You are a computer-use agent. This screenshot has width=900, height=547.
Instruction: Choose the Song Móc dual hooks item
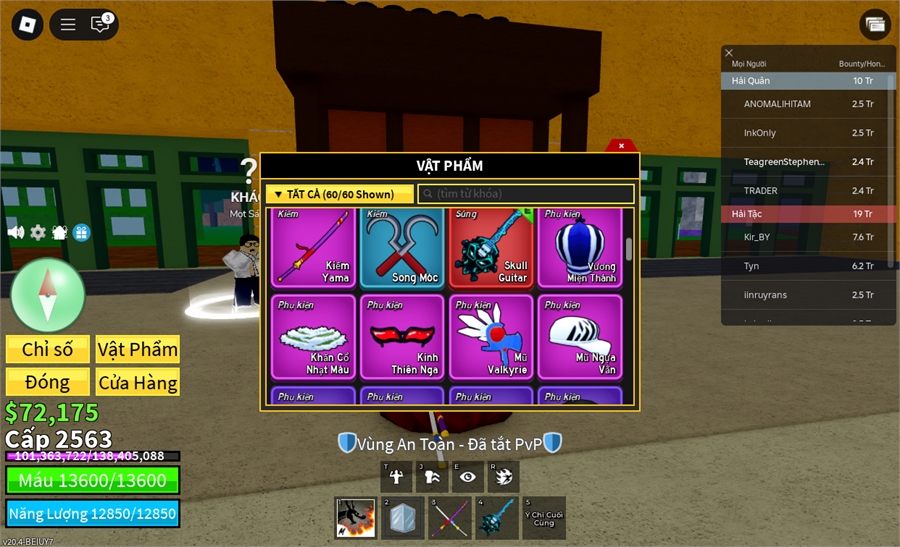pyautogui.click(x=403, y=247)
